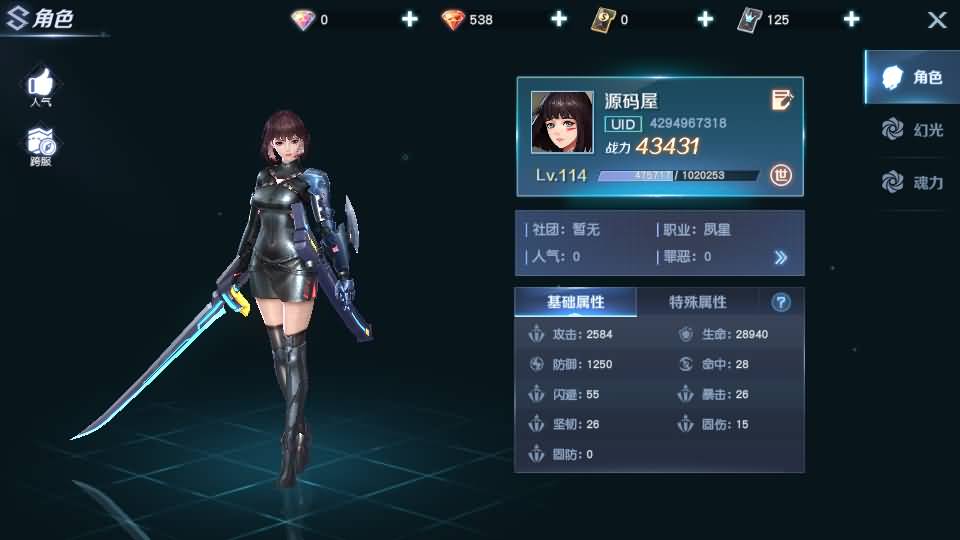Tap the plus beside the 125 blue cards
Screen dimensions: 960x540
tap(851, 19)
